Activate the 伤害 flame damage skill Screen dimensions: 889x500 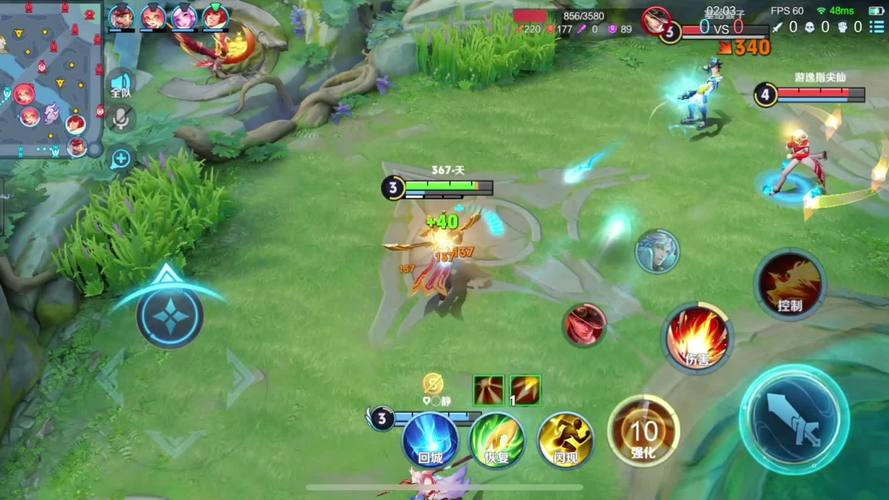tap(697, 336)
